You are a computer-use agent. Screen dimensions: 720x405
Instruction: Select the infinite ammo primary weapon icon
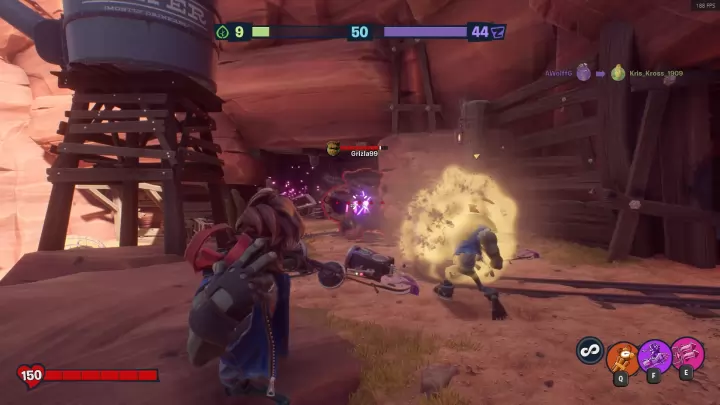coord(590,350)
